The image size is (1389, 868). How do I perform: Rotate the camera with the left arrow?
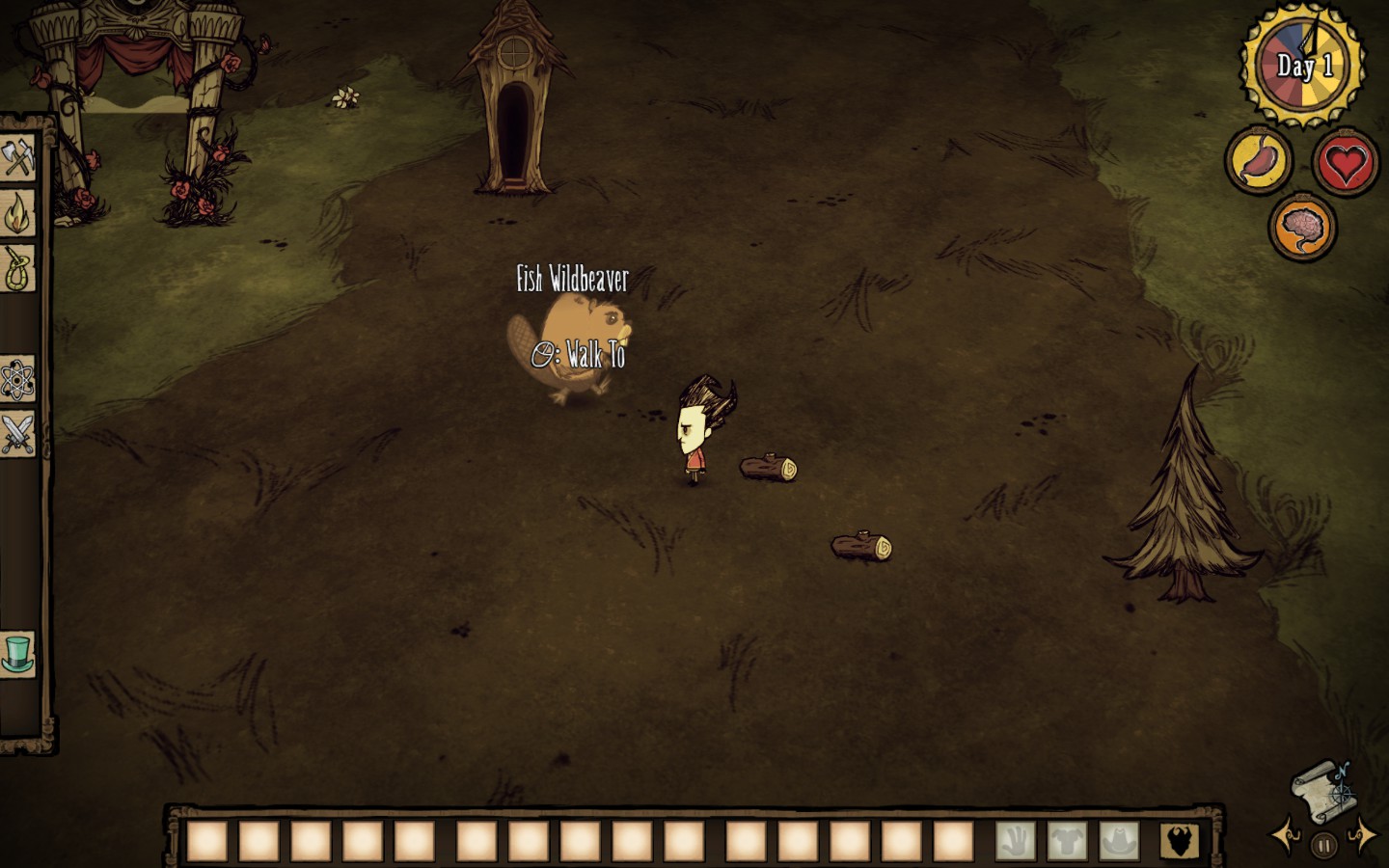pos(1284,835)
